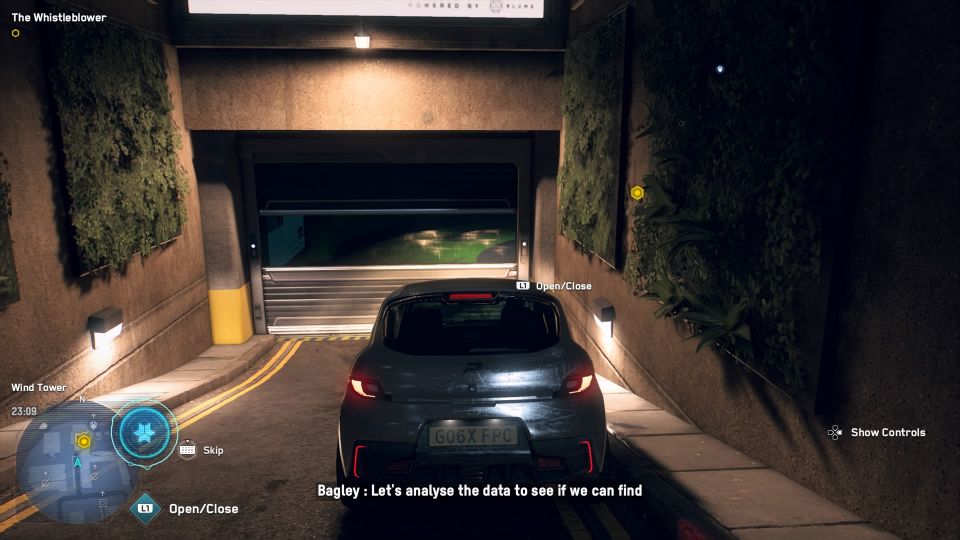Click the yellow objective marker on minimap
Viewport: 960px width, 540px height.
click(84, 441)
